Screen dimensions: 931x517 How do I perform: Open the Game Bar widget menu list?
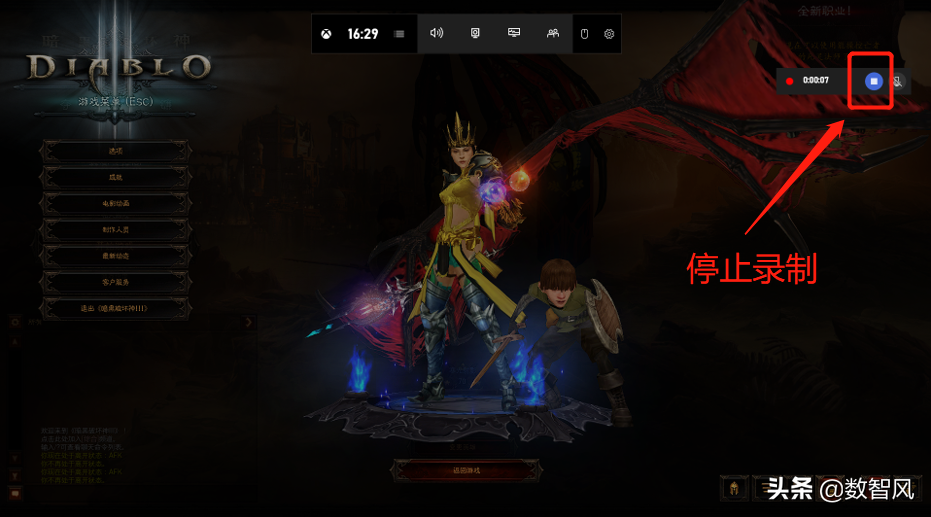tap(400, 34)
